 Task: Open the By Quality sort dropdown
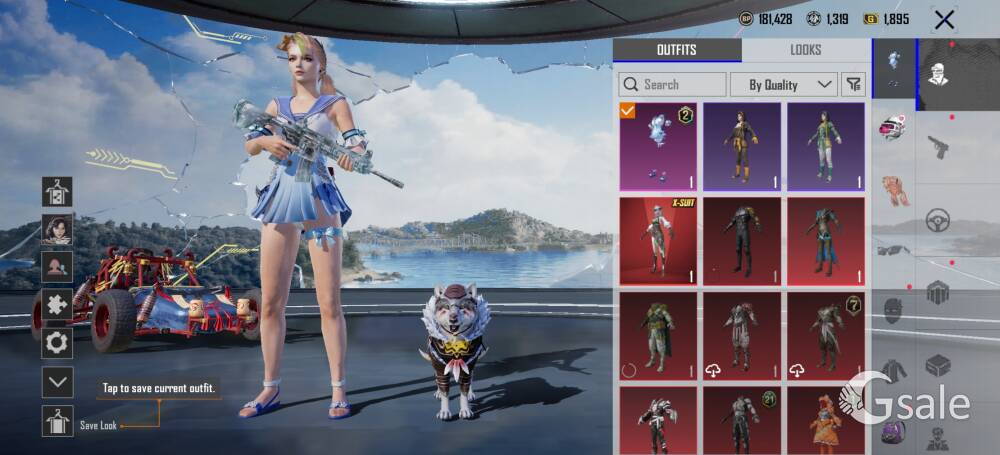pyautogui.click(x=783, y=85)
